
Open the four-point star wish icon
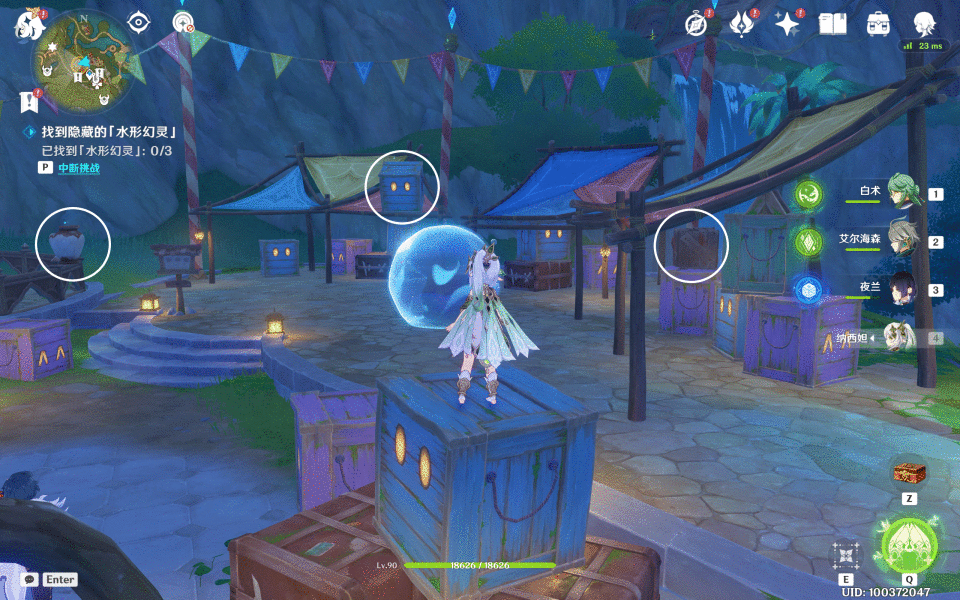tap(788, 24)
